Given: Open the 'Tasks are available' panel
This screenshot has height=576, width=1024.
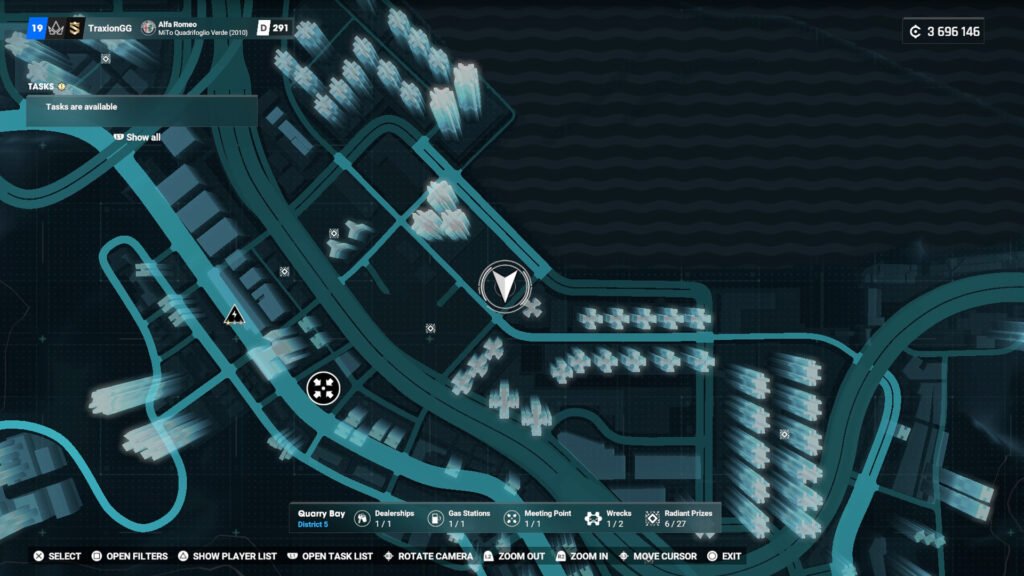Looking at the screenshot, I should 142,107.
